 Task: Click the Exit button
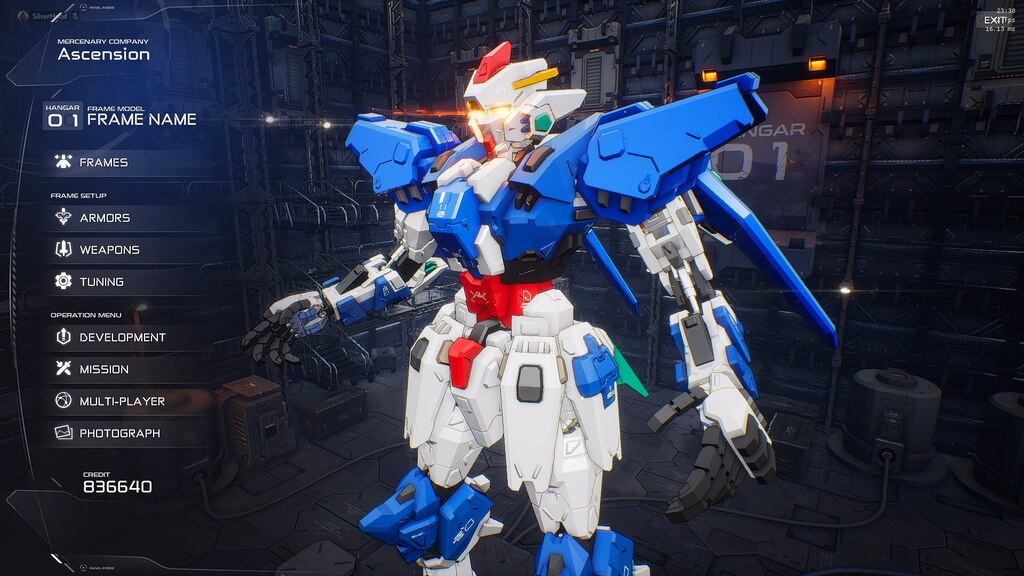tap(994, 20)
